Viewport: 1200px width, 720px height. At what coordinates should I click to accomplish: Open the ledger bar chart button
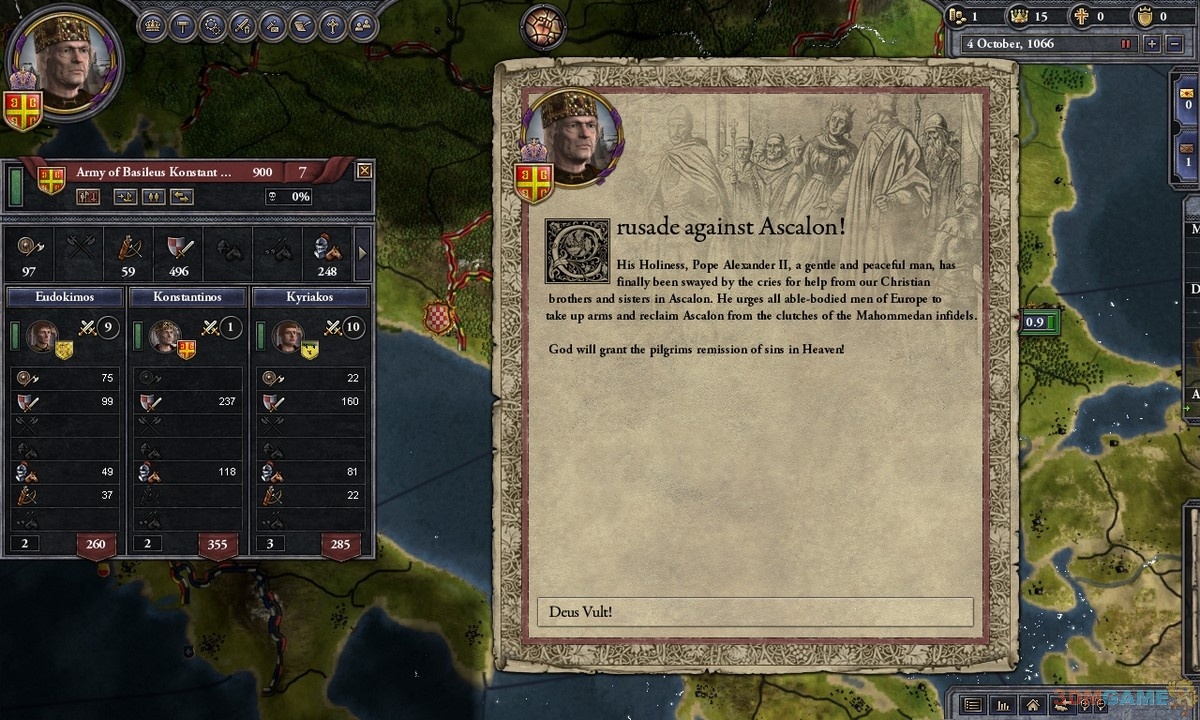click(x=1004, y=705)
